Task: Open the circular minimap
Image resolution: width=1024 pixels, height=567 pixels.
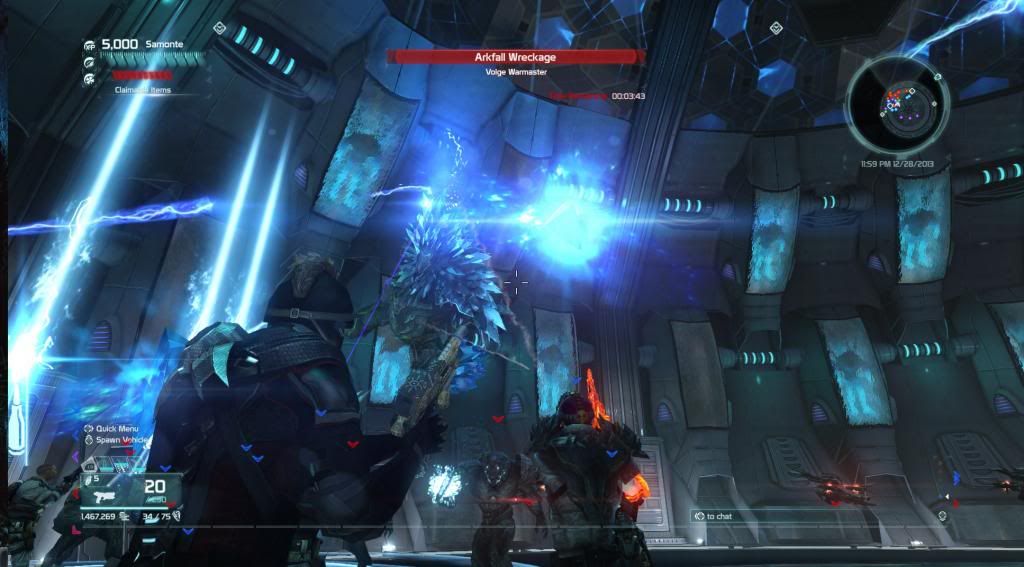Action: click(x=896, y=102)
